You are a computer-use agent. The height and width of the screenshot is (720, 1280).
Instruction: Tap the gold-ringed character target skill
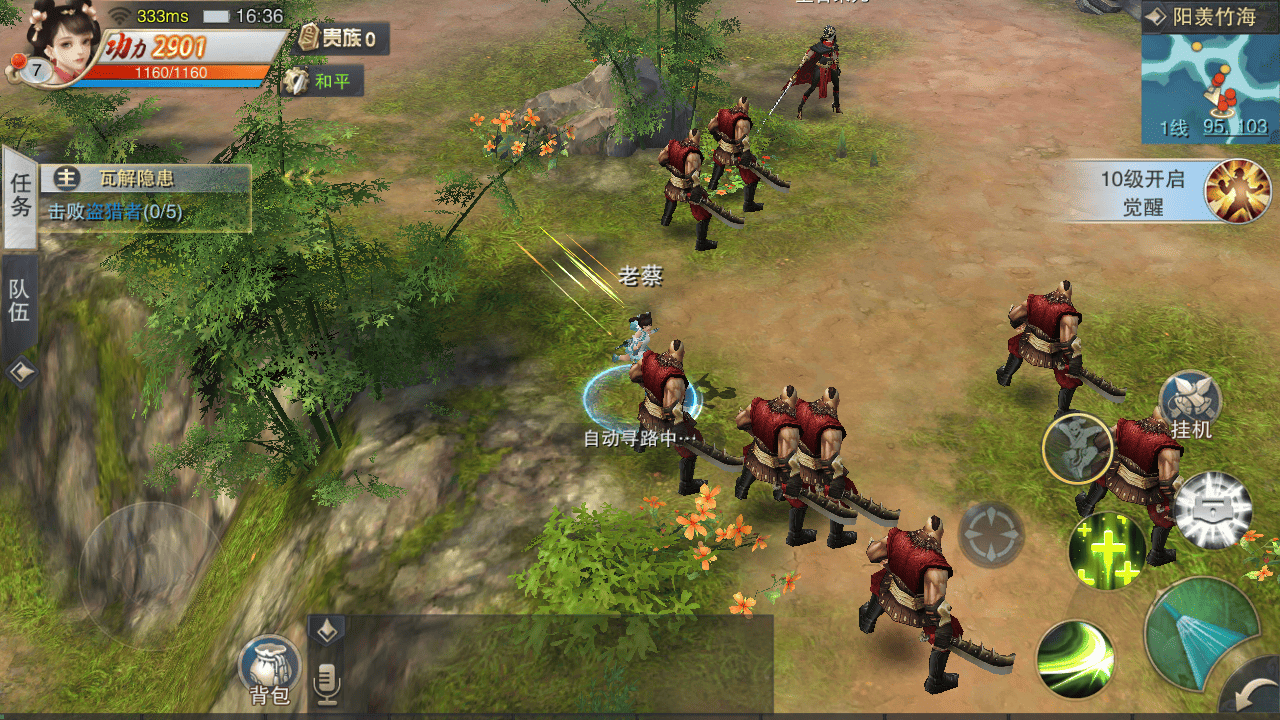[x=1078, y=448]
